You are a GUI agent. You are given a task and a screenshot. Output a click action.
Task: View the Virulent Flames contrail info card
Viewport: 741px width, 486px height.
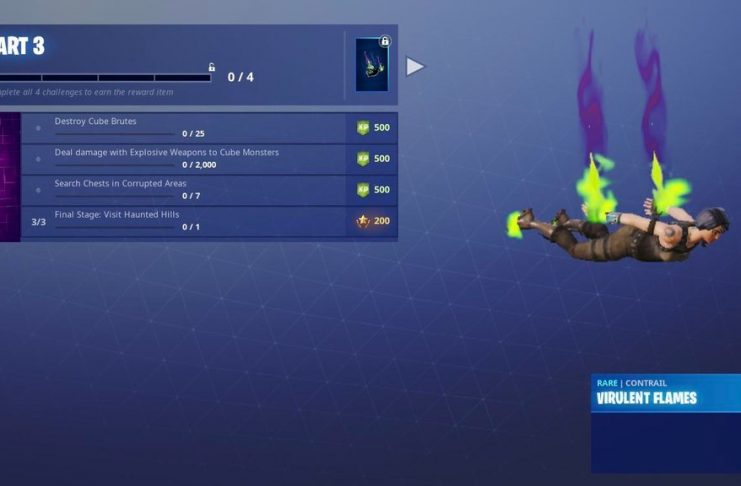point(665,422)
